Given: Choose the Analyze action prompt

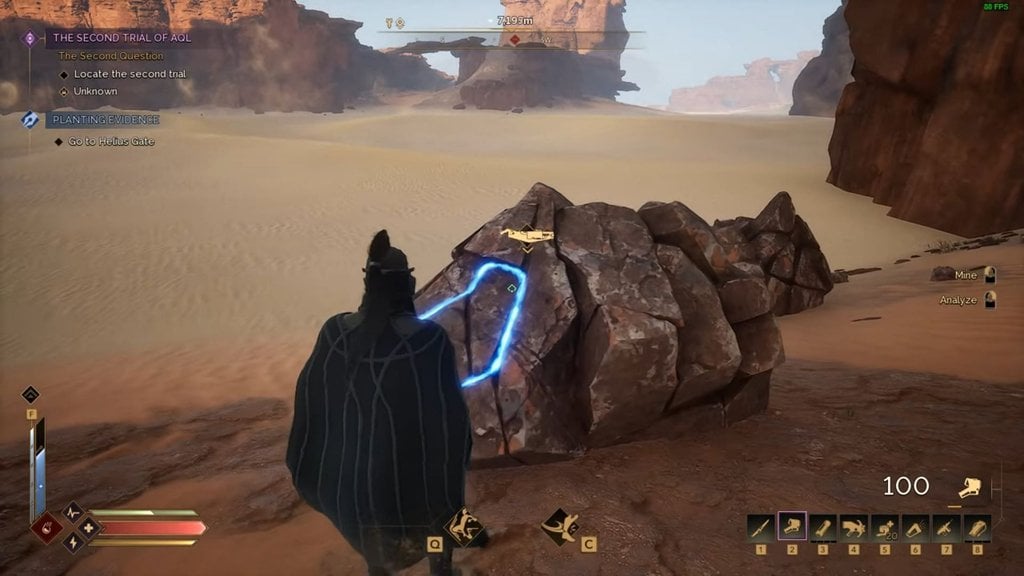Looking at the screenshot, I should pyautogui.click(x=968, y=300).
